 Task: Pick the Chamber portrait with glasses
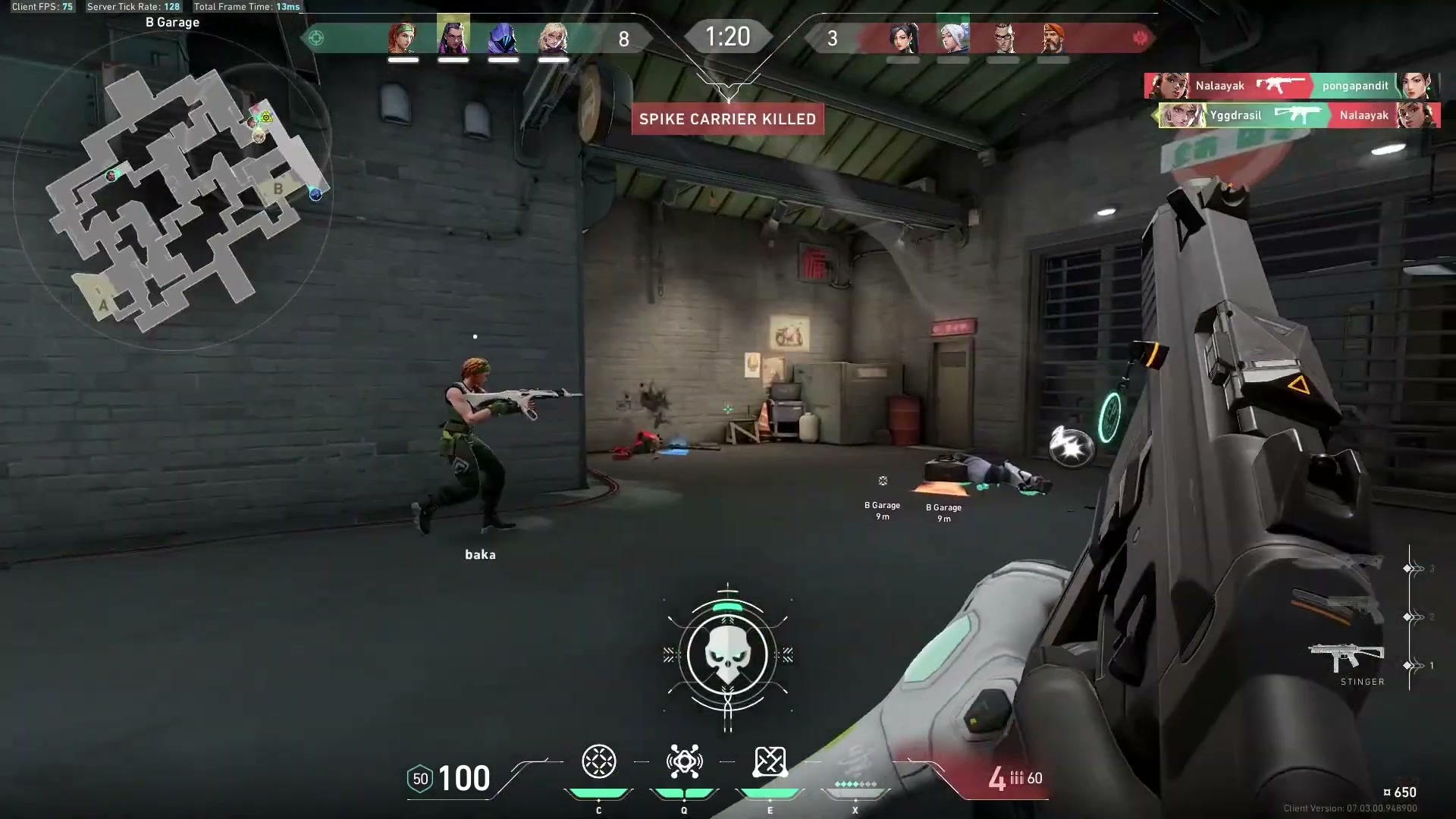1003,38
